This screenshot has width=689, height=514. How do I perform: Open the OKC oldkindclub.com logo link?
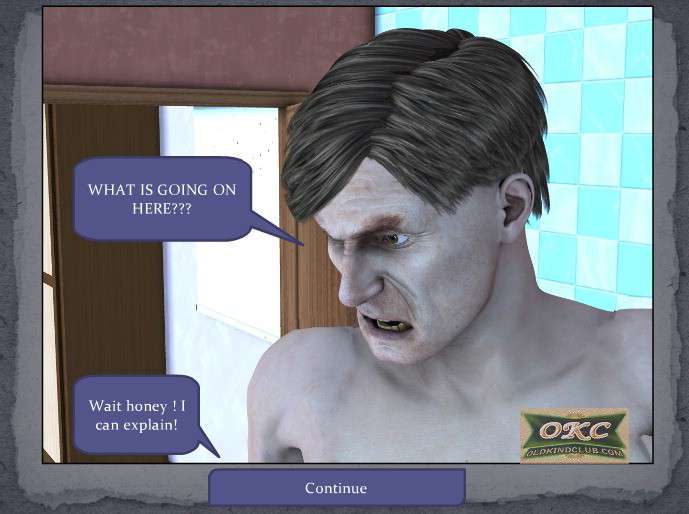tap(574, 437)
